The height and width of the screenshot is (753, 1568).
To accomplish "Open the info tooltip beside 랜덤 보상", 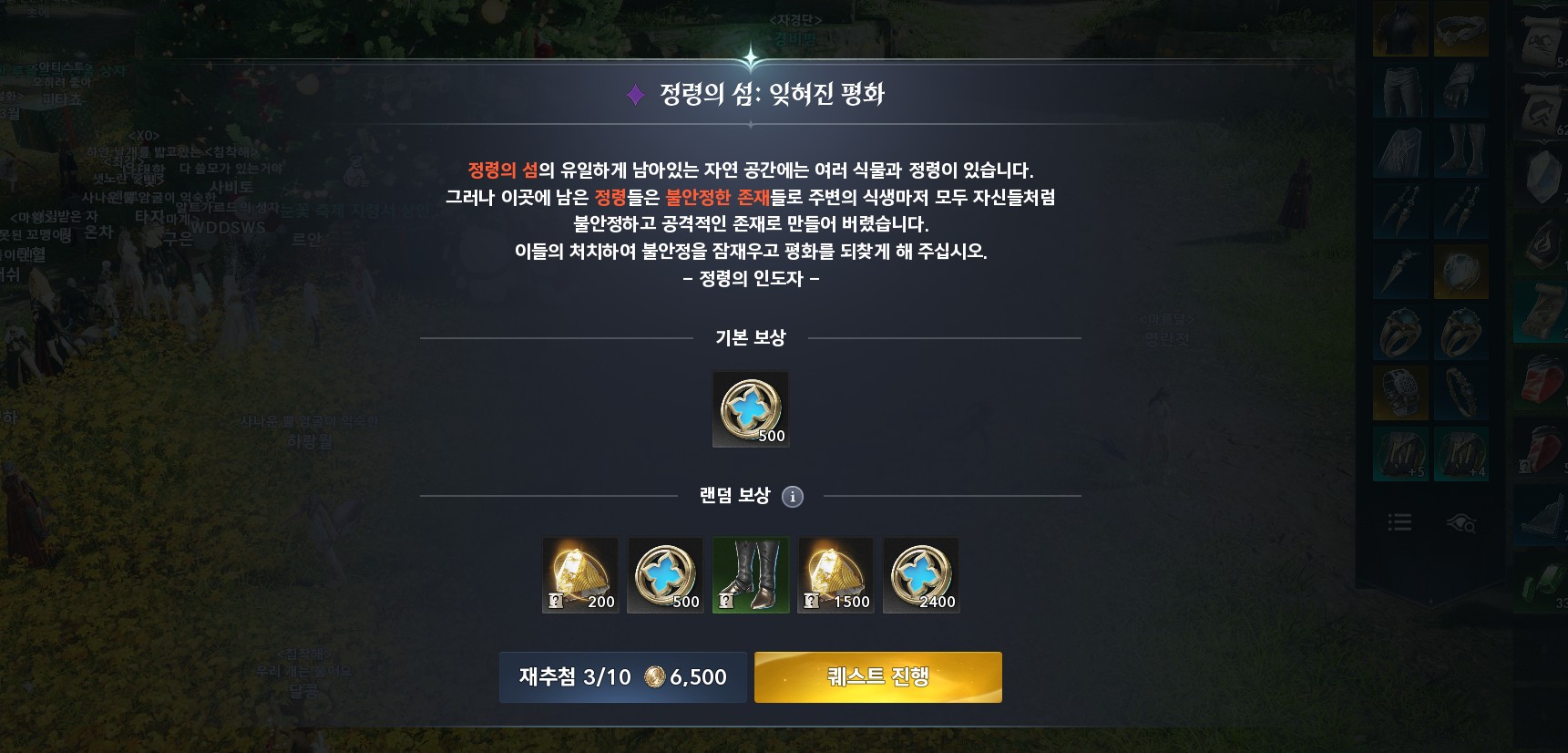I will pos(792,497).
